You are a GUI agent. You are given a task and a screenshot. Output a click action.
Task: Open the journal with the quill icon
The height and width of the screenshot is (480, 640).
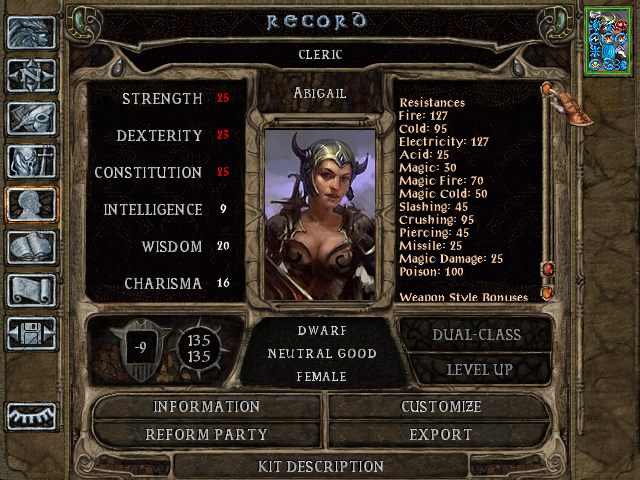pyautogui.click(x=31, y=117)
